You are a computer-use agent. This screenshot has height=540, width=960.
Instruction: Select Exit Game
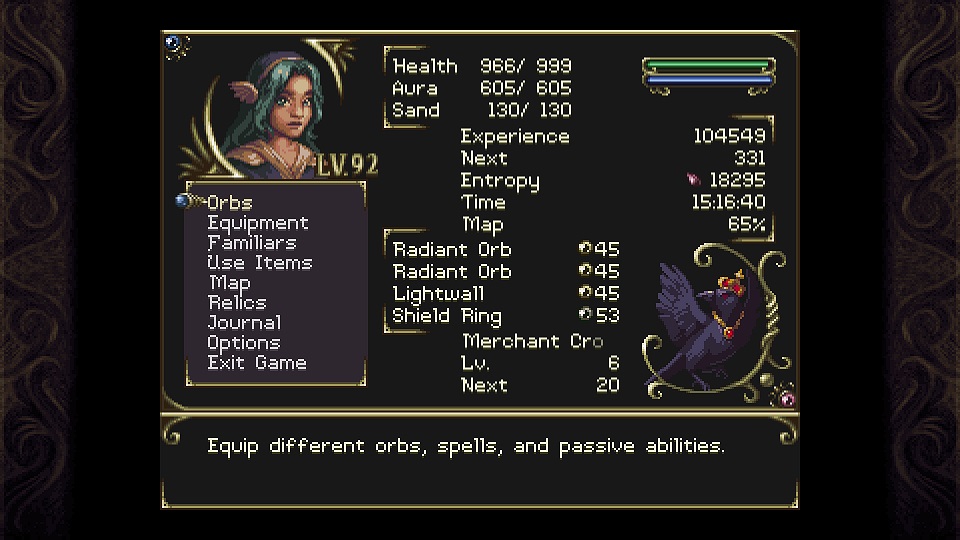(x=257, y=363)
